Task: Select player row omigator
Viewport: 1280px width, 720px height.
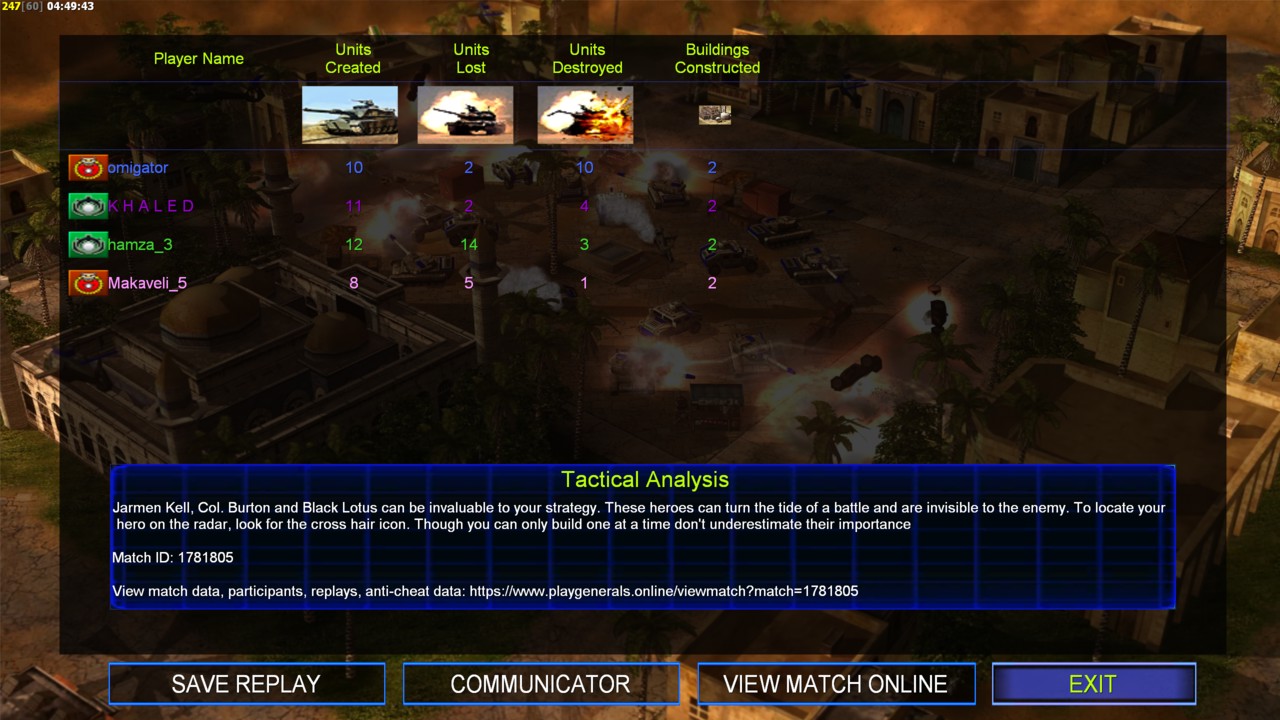Action: [138, 167]
